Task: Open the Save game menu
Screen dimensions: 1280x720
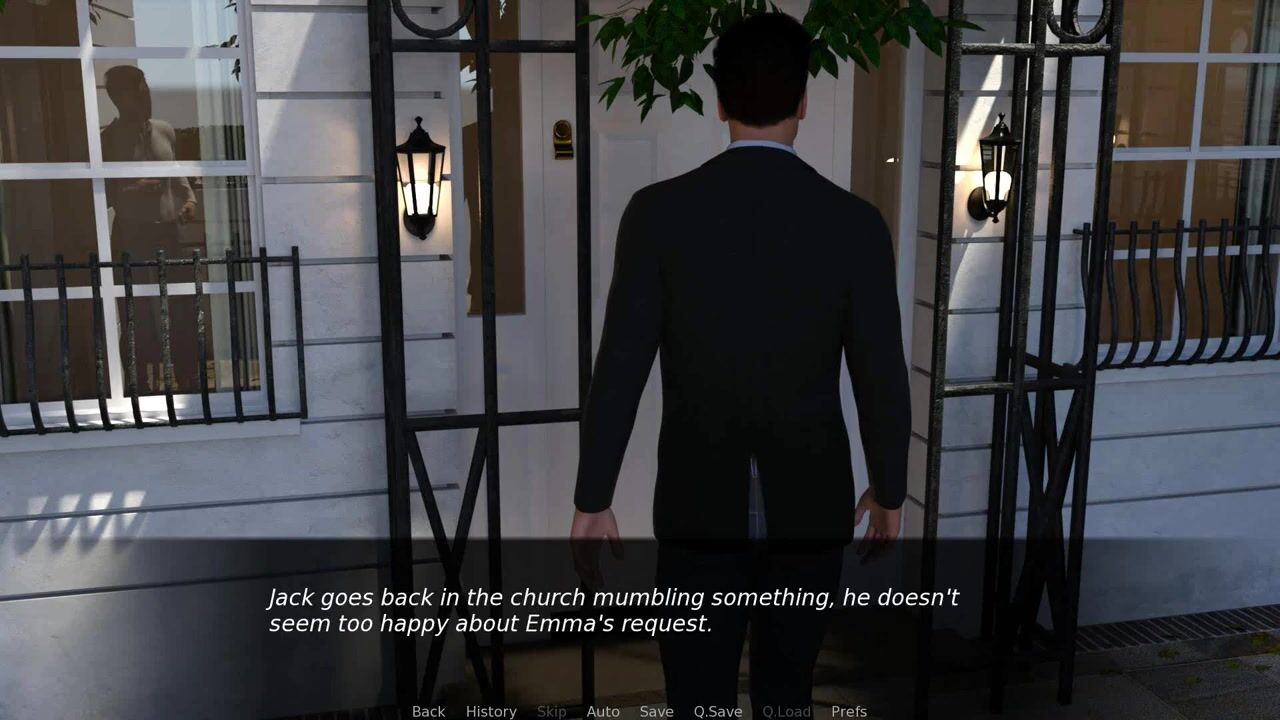Action: [x=656, y=711]
